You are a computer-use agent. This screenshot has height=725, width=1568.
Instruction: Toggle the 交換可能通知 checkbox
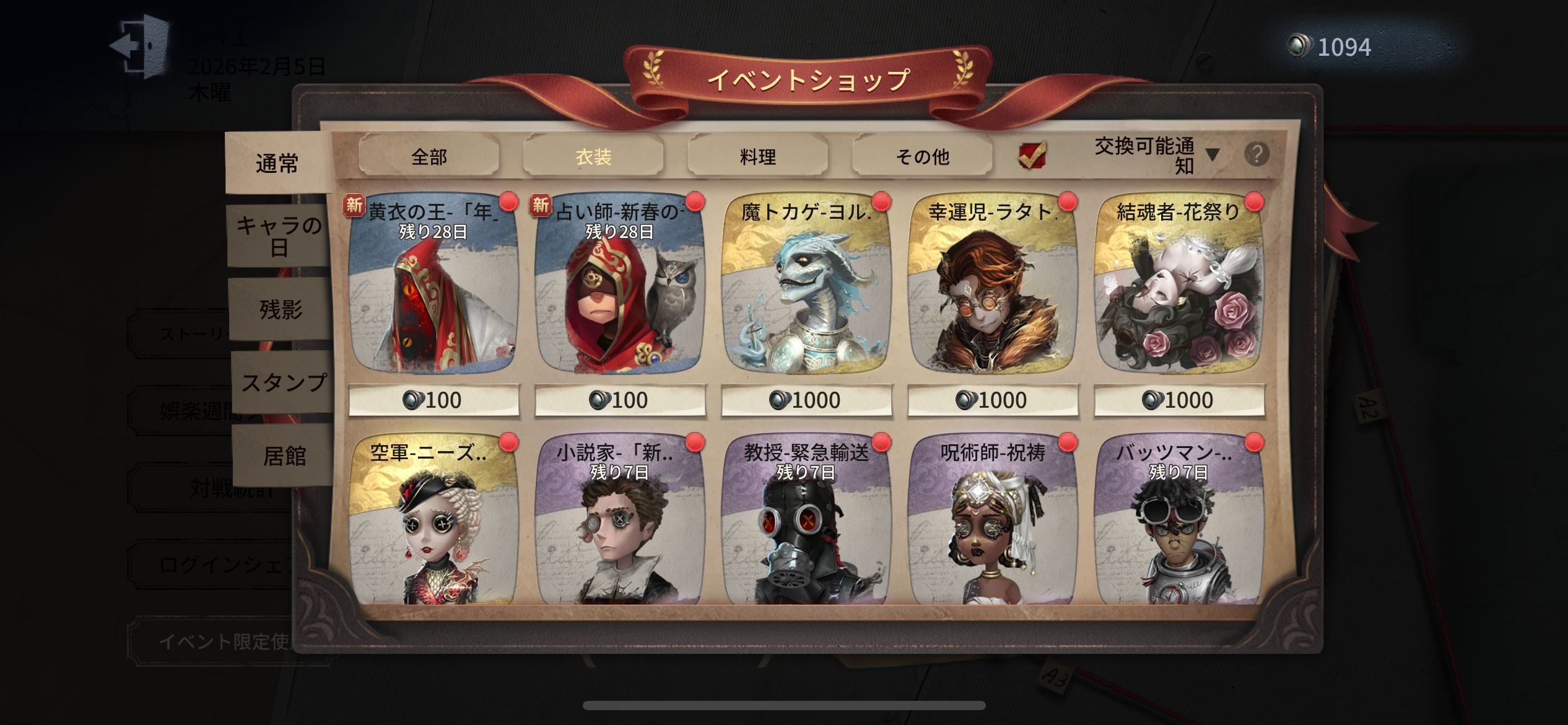coord(1032,155)
